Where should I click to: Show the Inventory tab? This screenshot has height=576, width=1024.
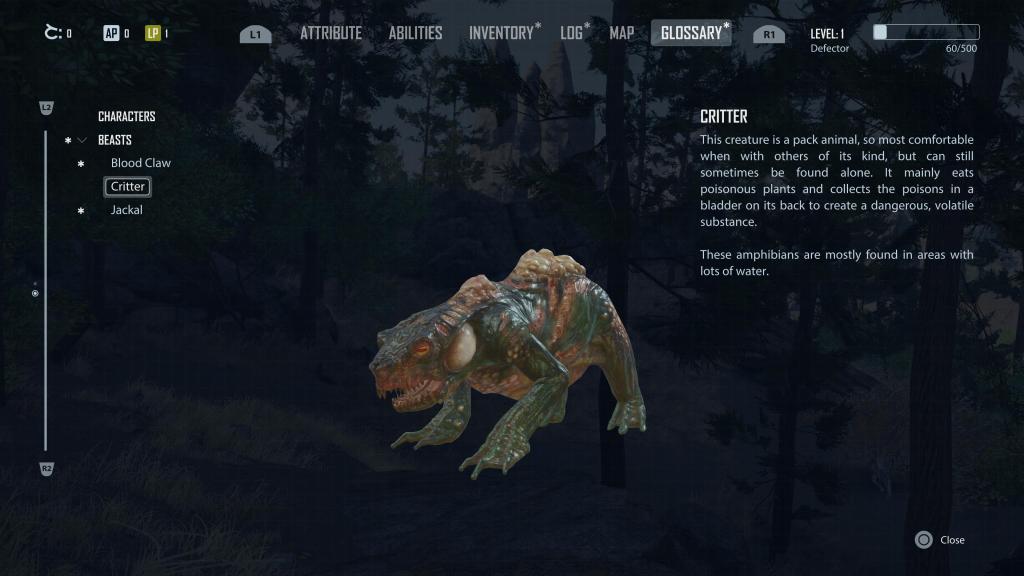501,33
